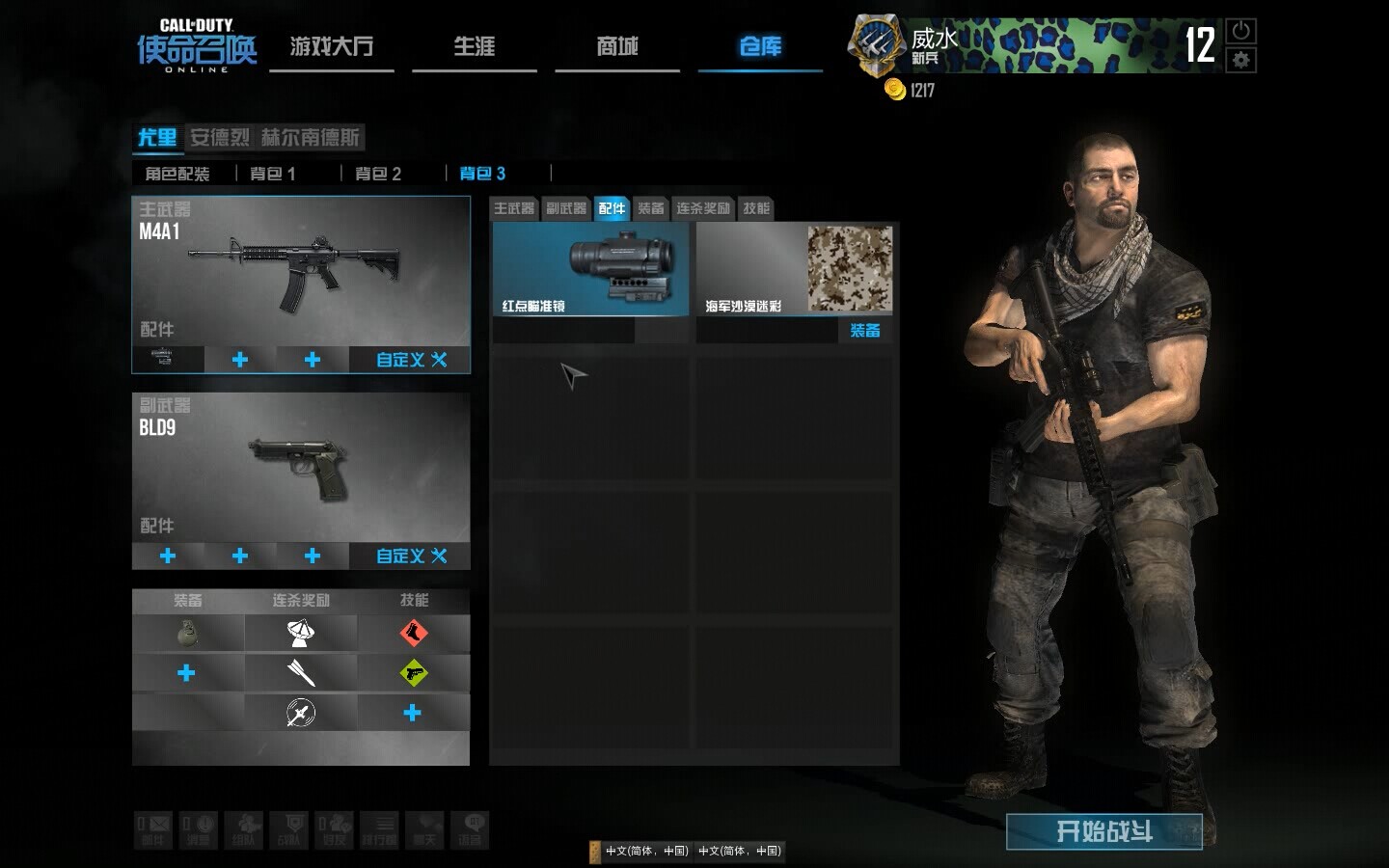Viewport: 1389px width, 868px height.
Task: Open the 游戏大厅 game lobby menu
Action: [331, 46]
